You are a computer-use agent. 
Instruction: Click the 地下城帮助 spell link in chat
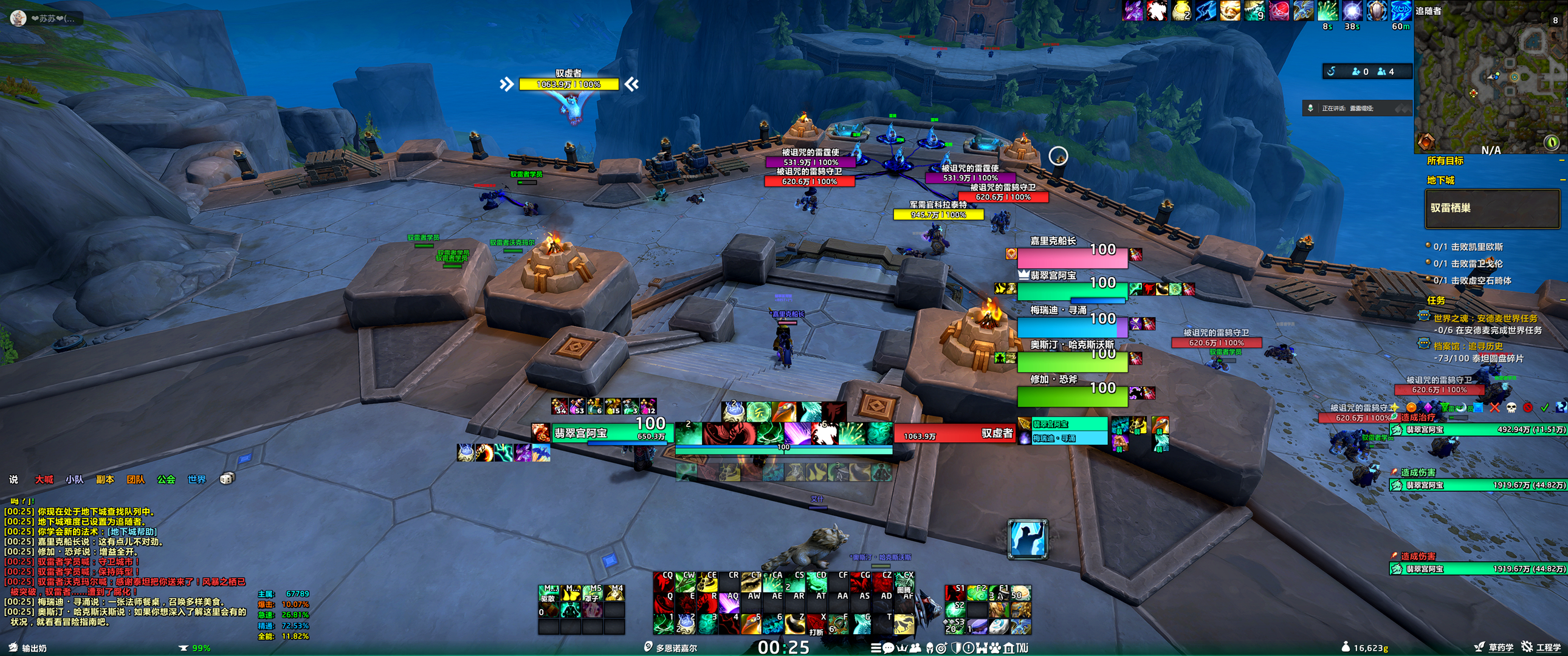pyautogui.click(x=132, y=531)
